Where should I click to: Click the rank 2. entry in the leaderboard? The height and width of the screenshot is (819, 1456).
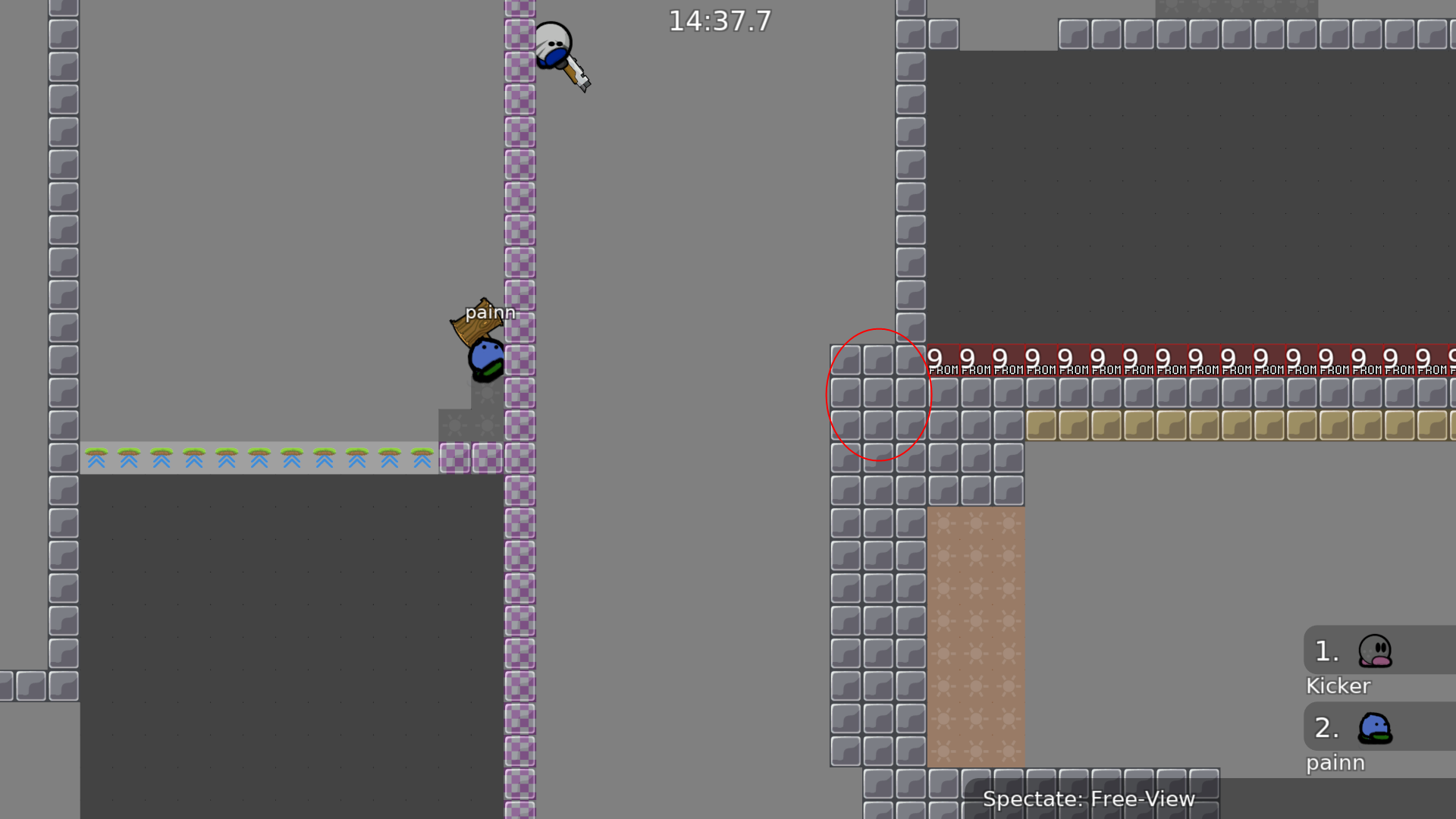coord(1326,728)
